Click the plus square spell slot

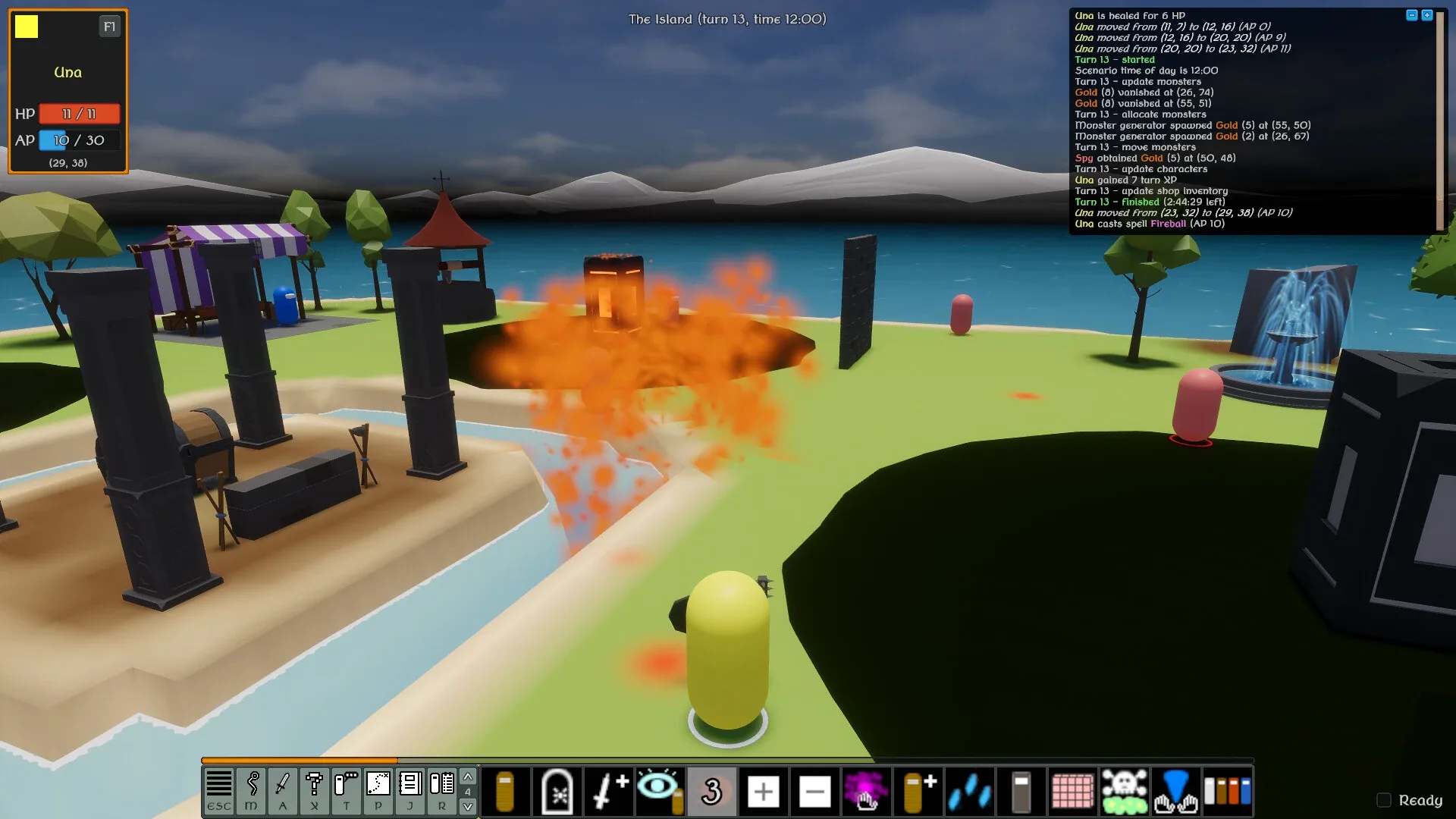point(763,791)
